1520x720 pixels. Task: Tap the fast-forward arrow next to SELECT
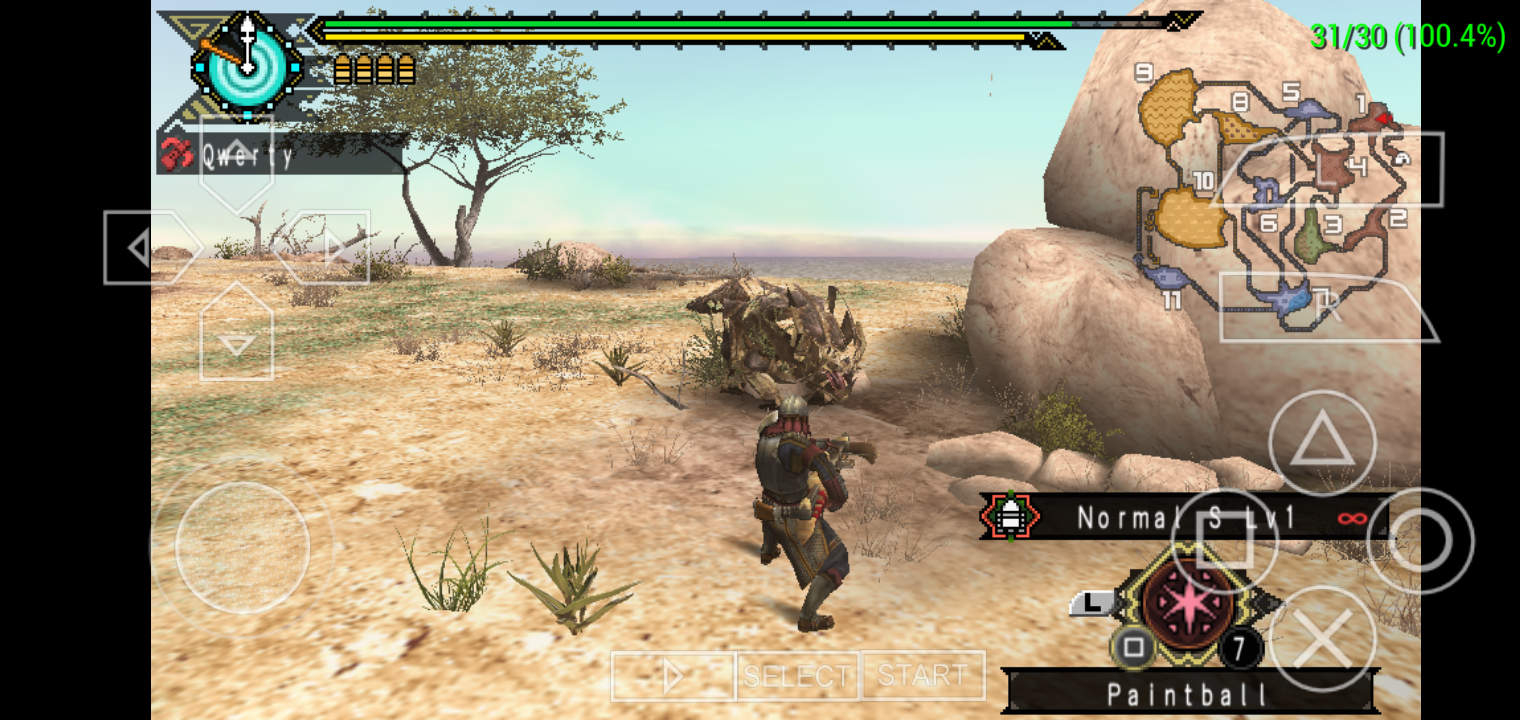click(x=672, y=676)
